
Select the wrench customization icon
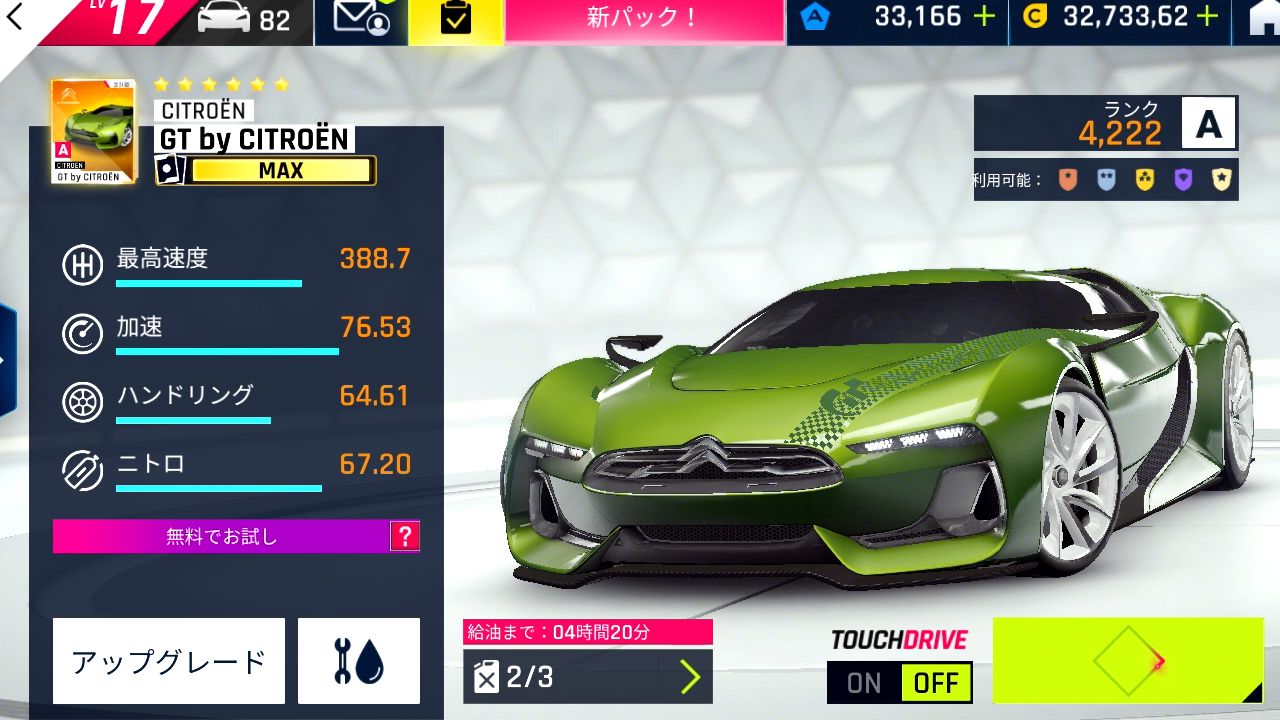pos(358,660)
